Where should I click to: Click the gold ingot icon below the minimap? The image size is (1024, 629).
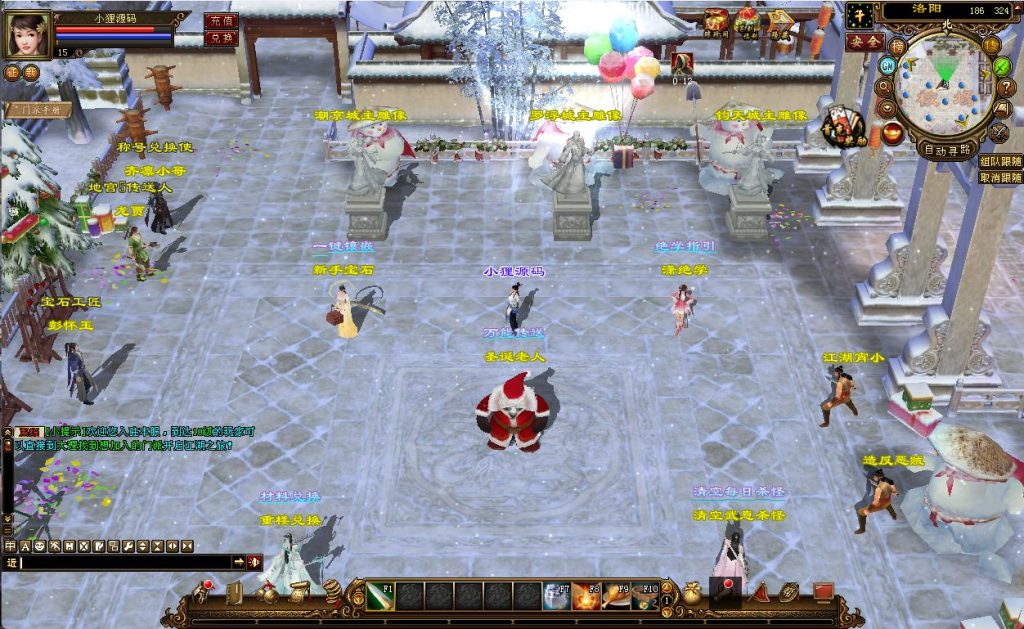(x=891, y=132)
